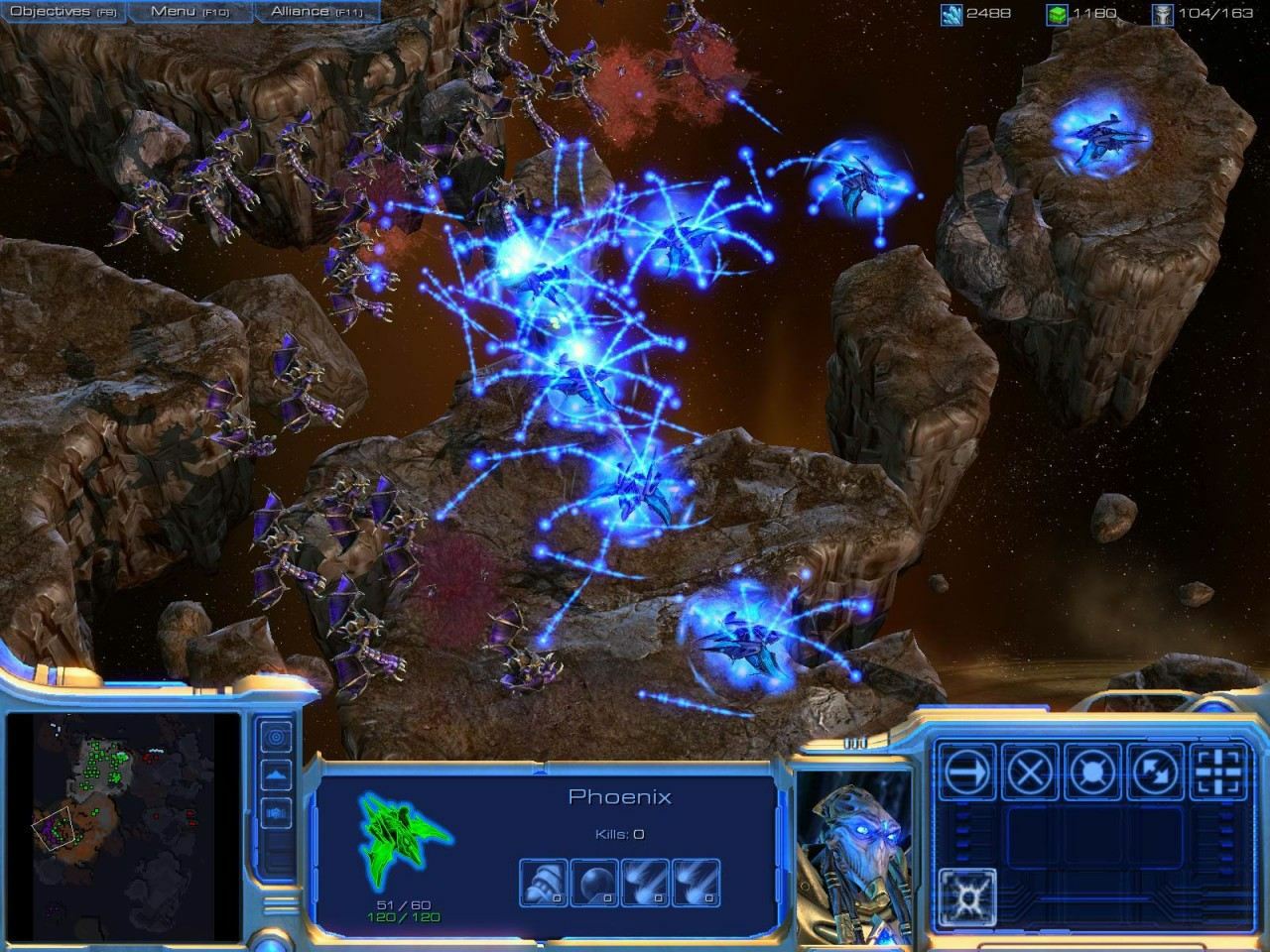Toggle the minimap ping alert button

(275, 738)
